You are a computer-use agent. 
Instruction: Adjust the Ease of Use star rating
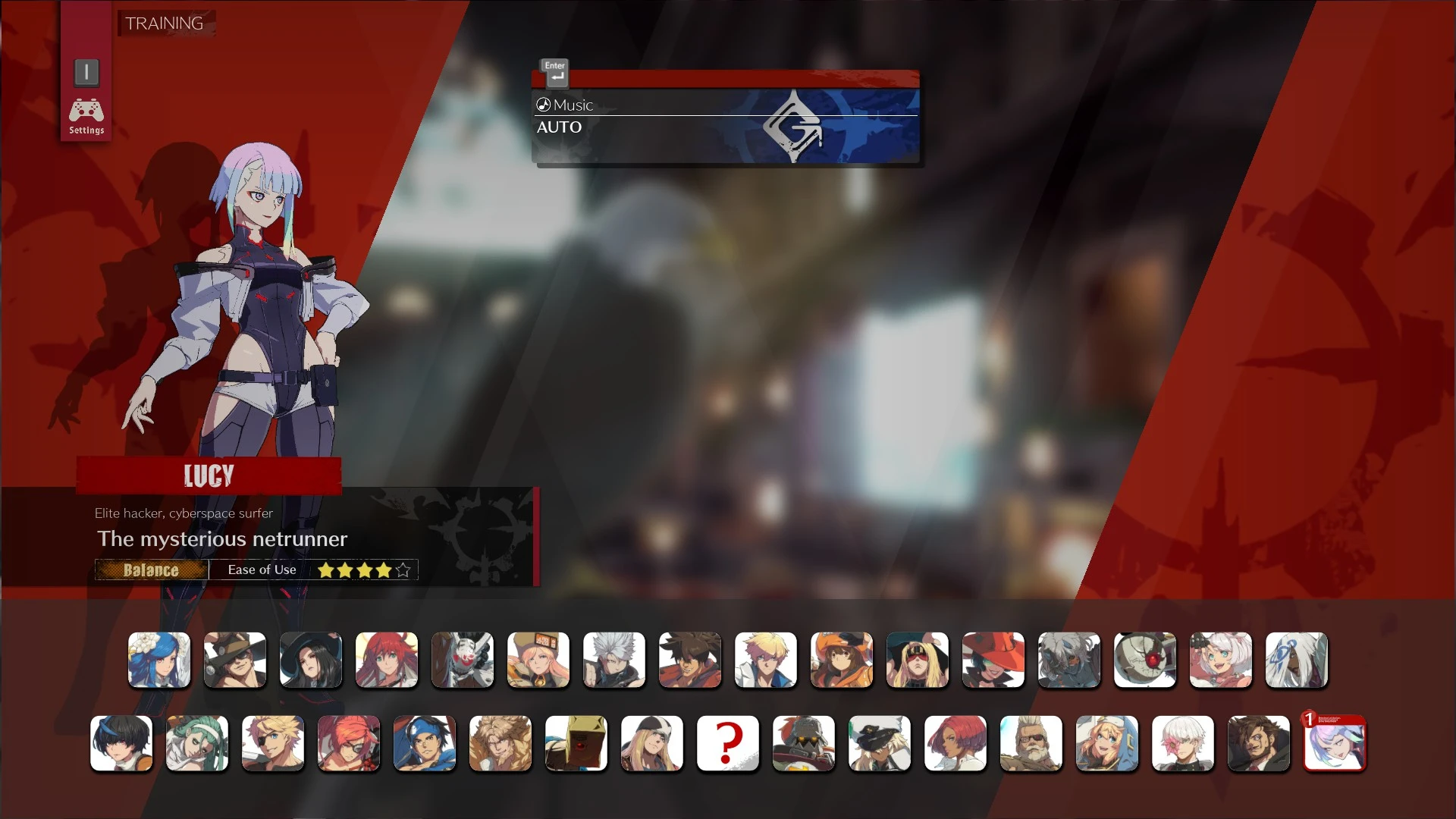[363, 570]
